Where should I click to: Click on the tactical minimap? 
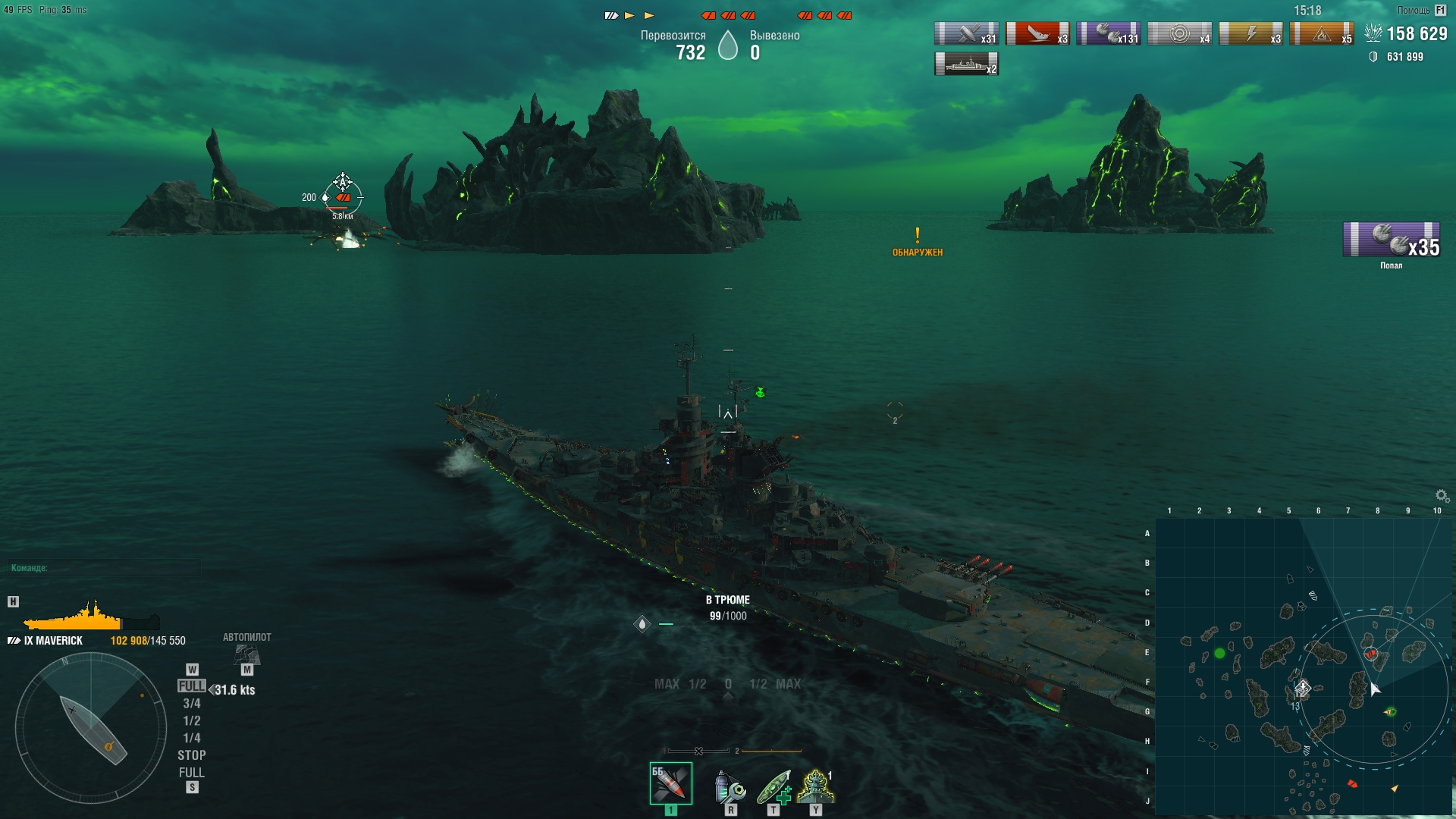(1303, 667)
